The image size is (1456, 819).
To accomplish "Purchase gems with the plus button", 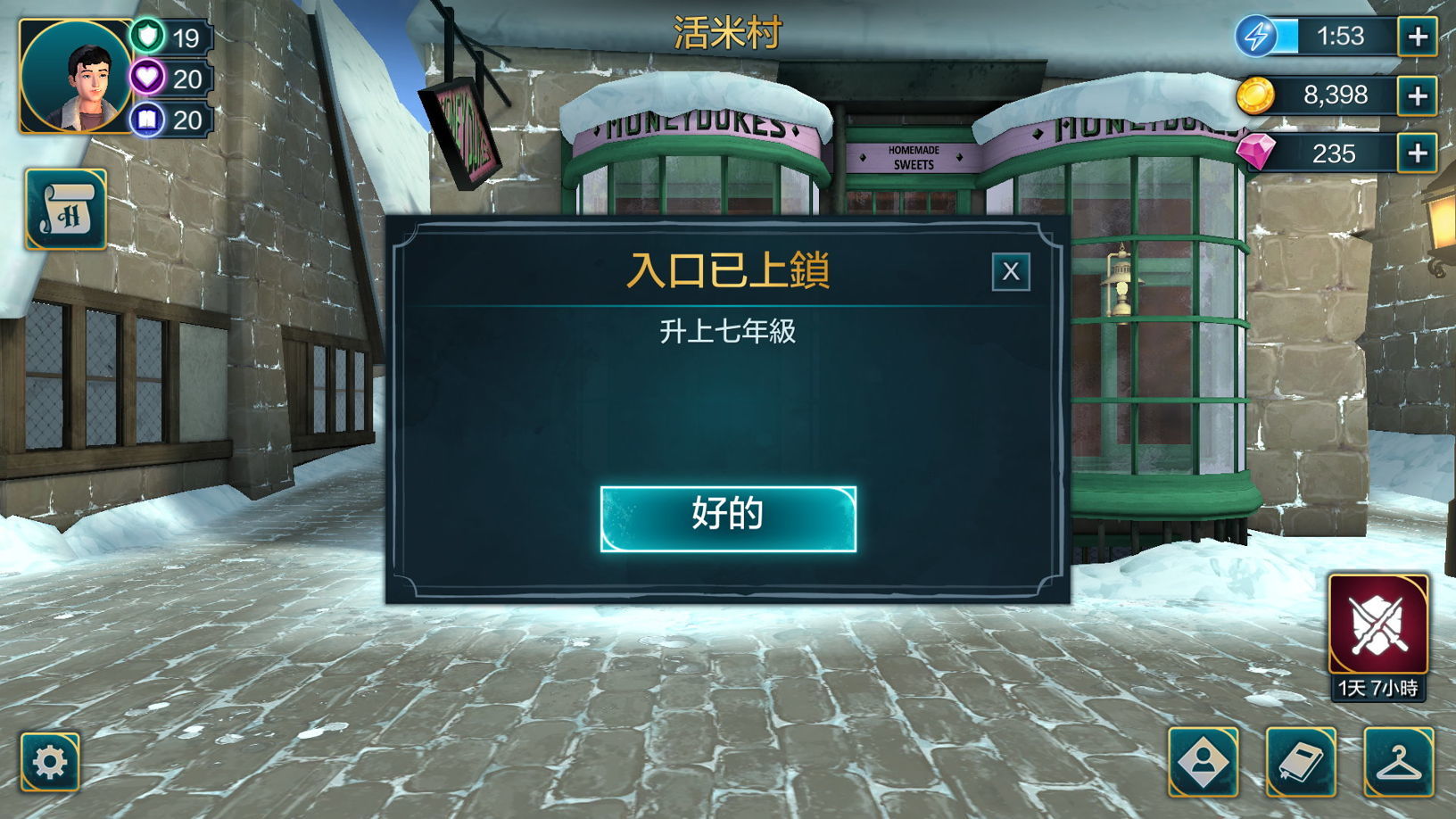I will pyautogui.click(x=1419, y=154).
